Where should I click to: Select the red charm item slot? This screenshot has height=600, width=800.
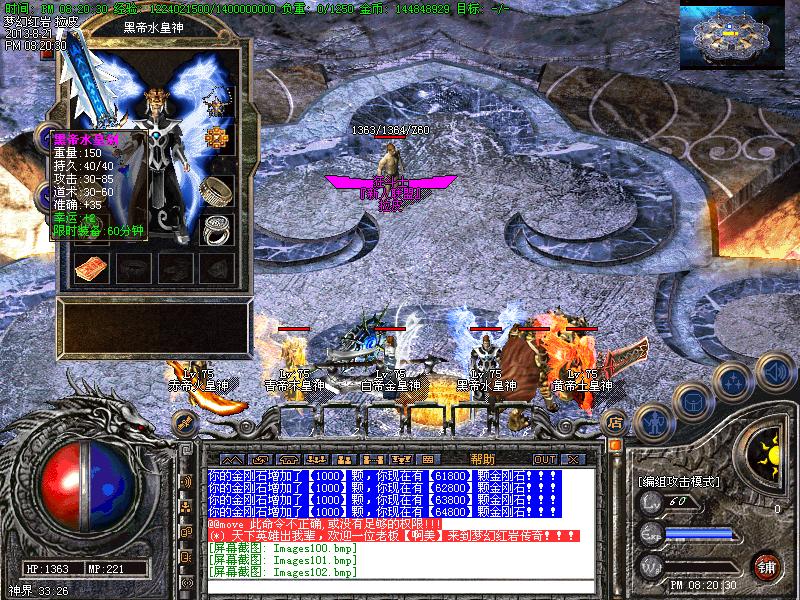click(90, 267)
